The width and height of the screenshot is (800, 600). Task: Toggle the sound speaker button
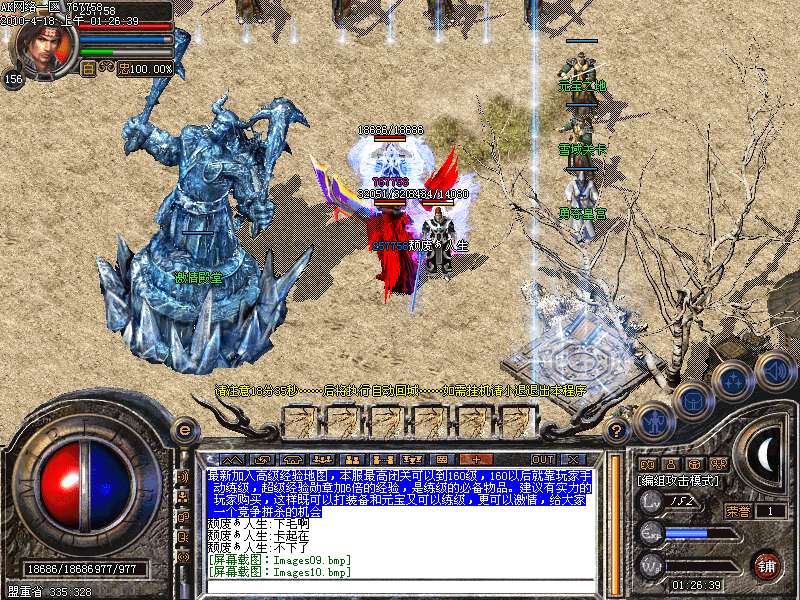pyautogui.click(x=775, y=369)
